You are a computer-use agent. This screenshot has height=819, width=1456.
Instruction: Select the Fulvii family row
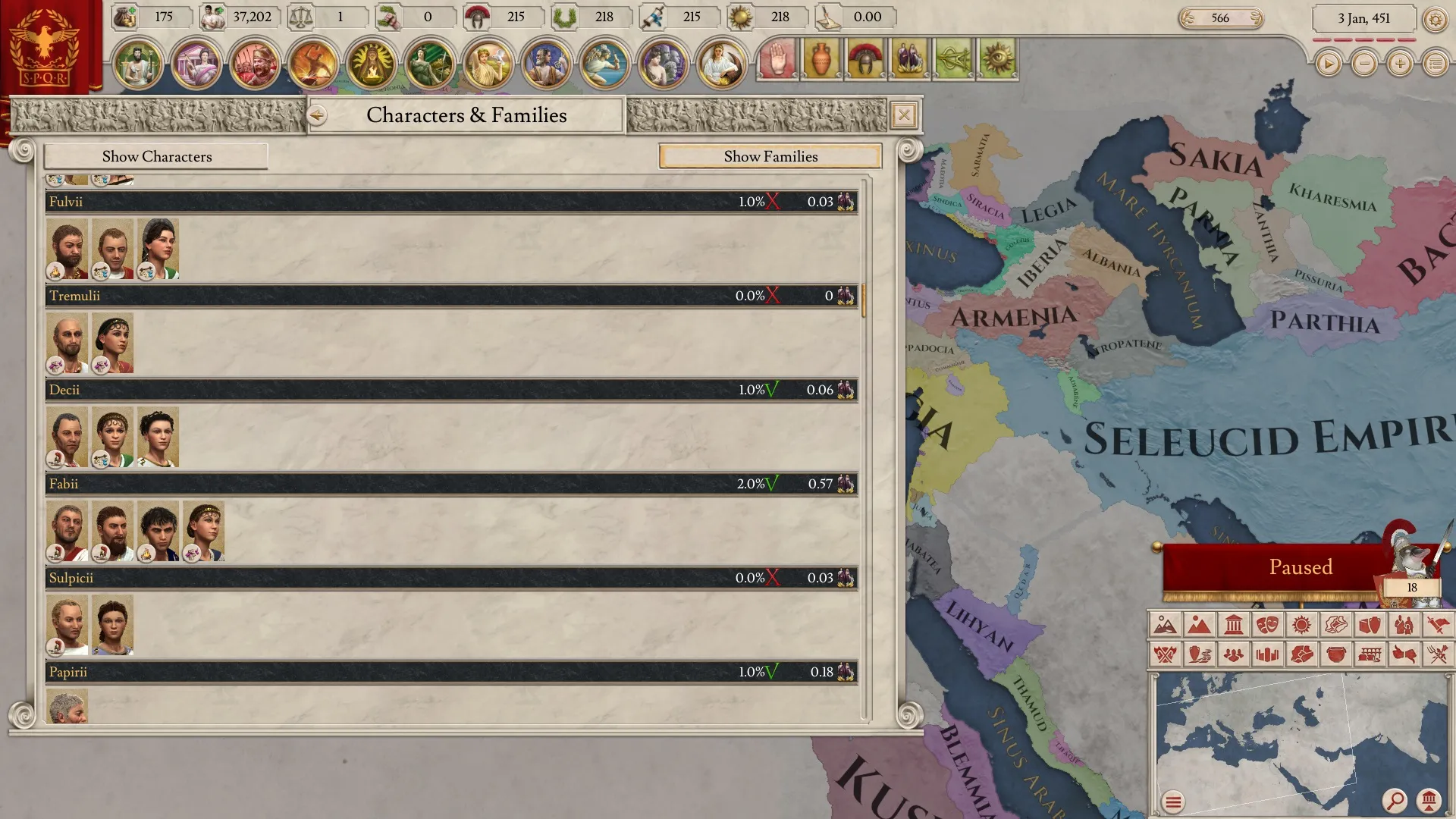pyautogui.click(x=451, y=202)
